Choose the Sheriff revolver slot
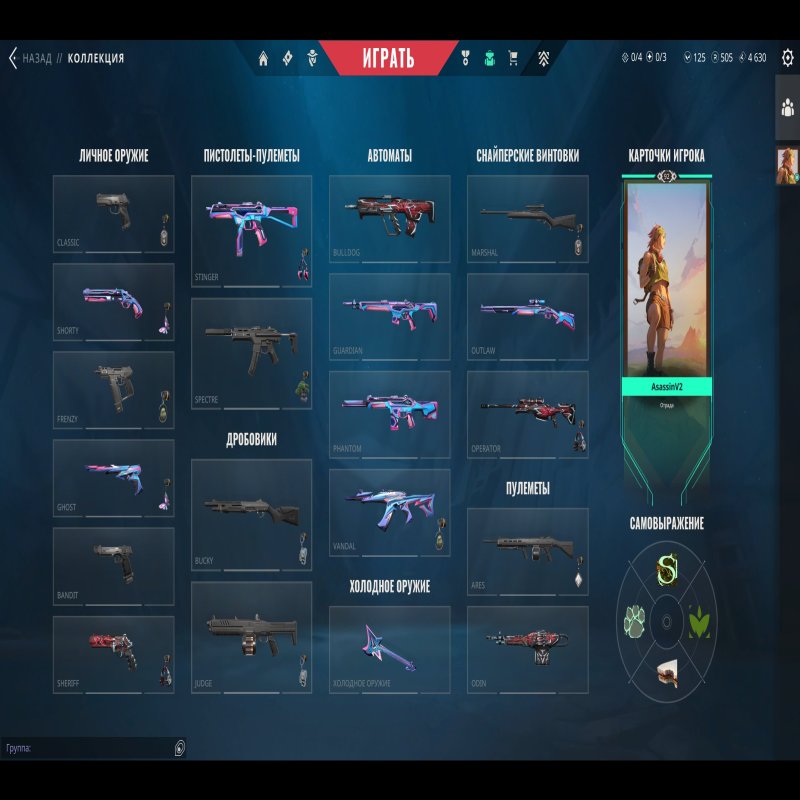Image resolution: width=800 pixels, height=800 pixels. pyautogui.click(x=113, y=654)
